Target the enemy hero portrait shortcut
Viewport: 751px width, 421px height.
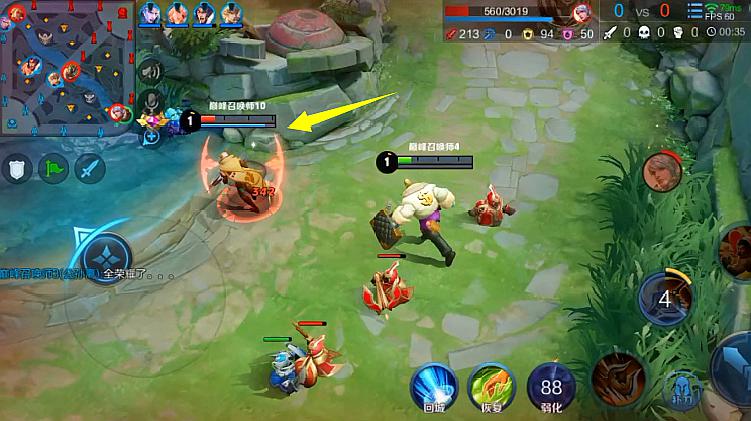click(x=661, y=172)
